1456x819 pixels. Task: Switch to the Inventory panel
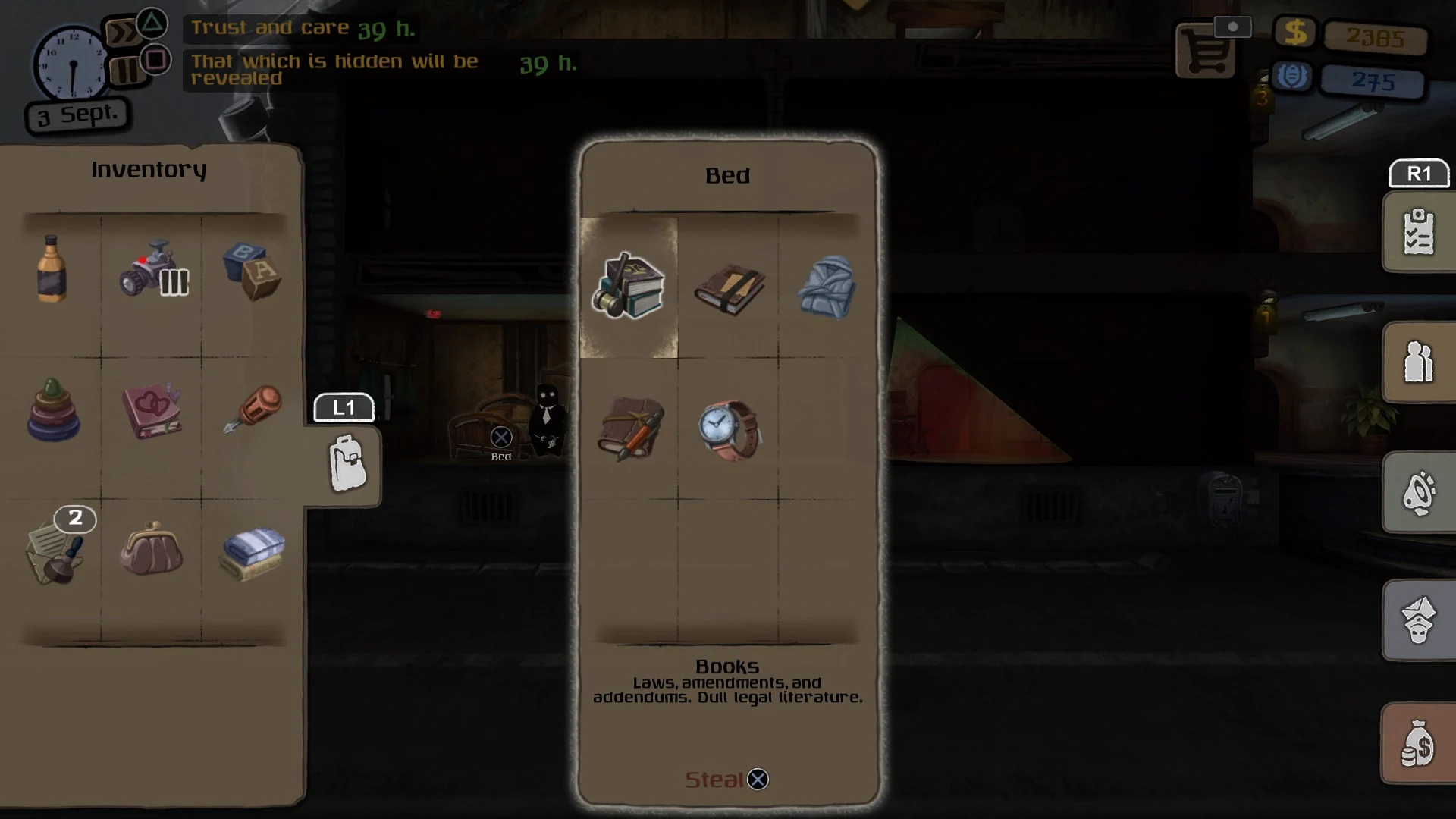(x=149, y=168)
